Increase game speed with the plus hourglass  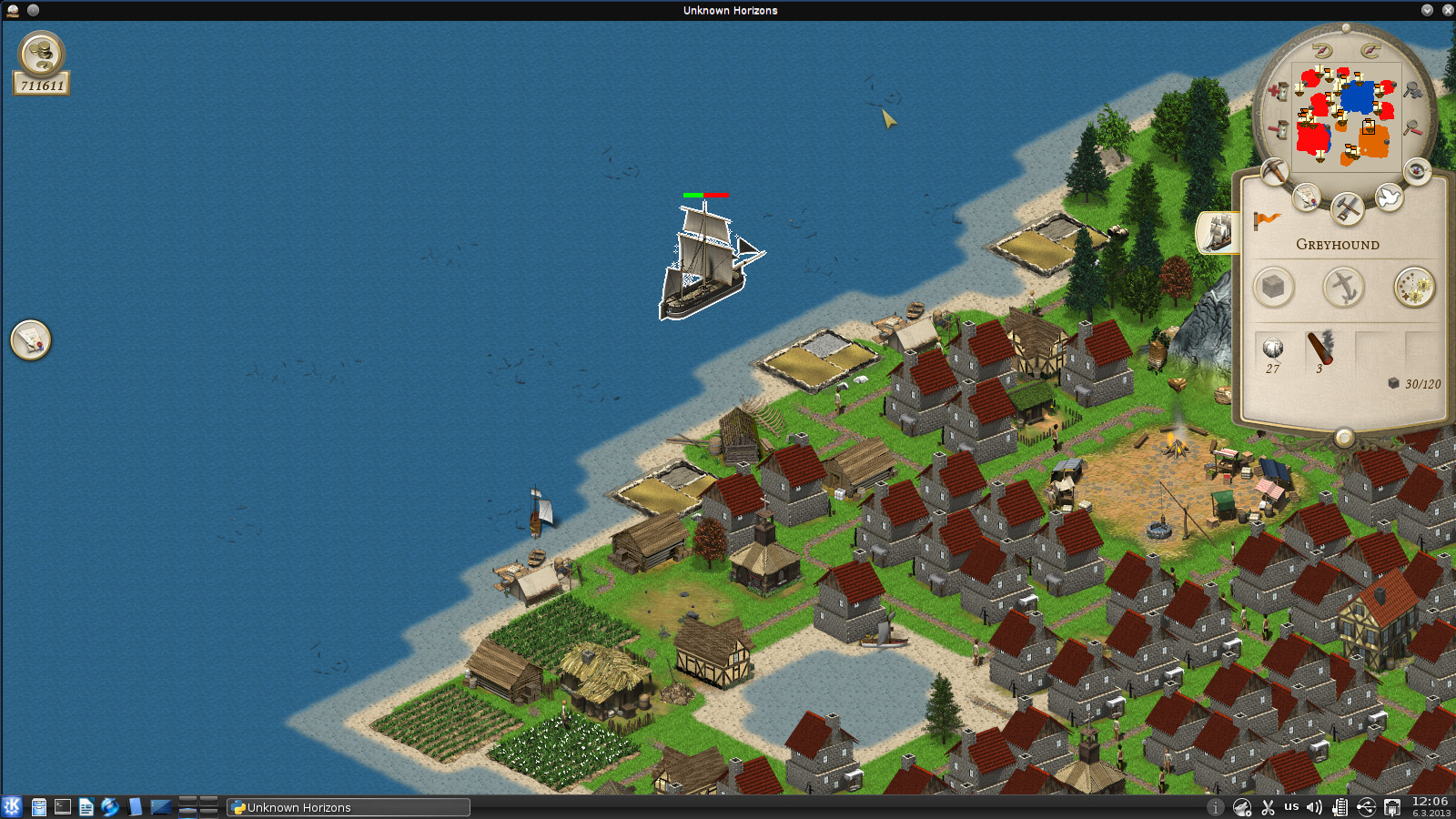tap(1279, 90)
